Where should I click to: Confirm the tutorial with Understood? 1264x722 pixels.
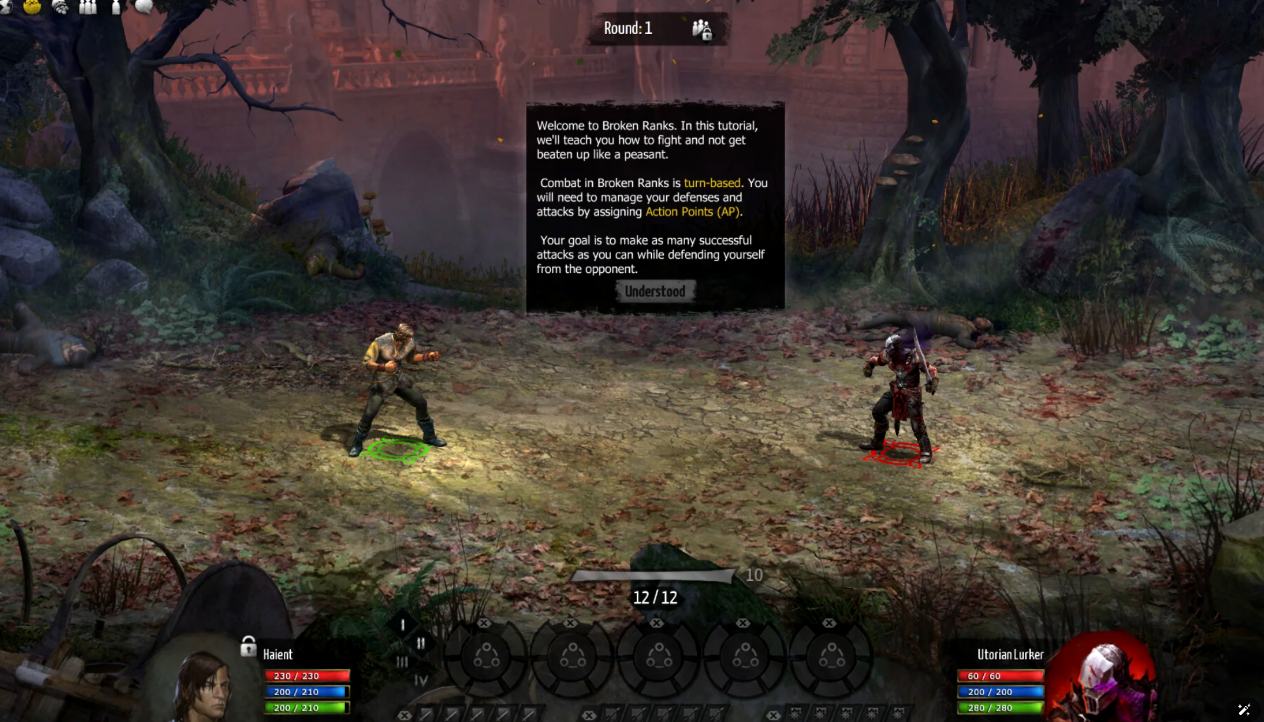pyautogui.click(x=655, y=291)
